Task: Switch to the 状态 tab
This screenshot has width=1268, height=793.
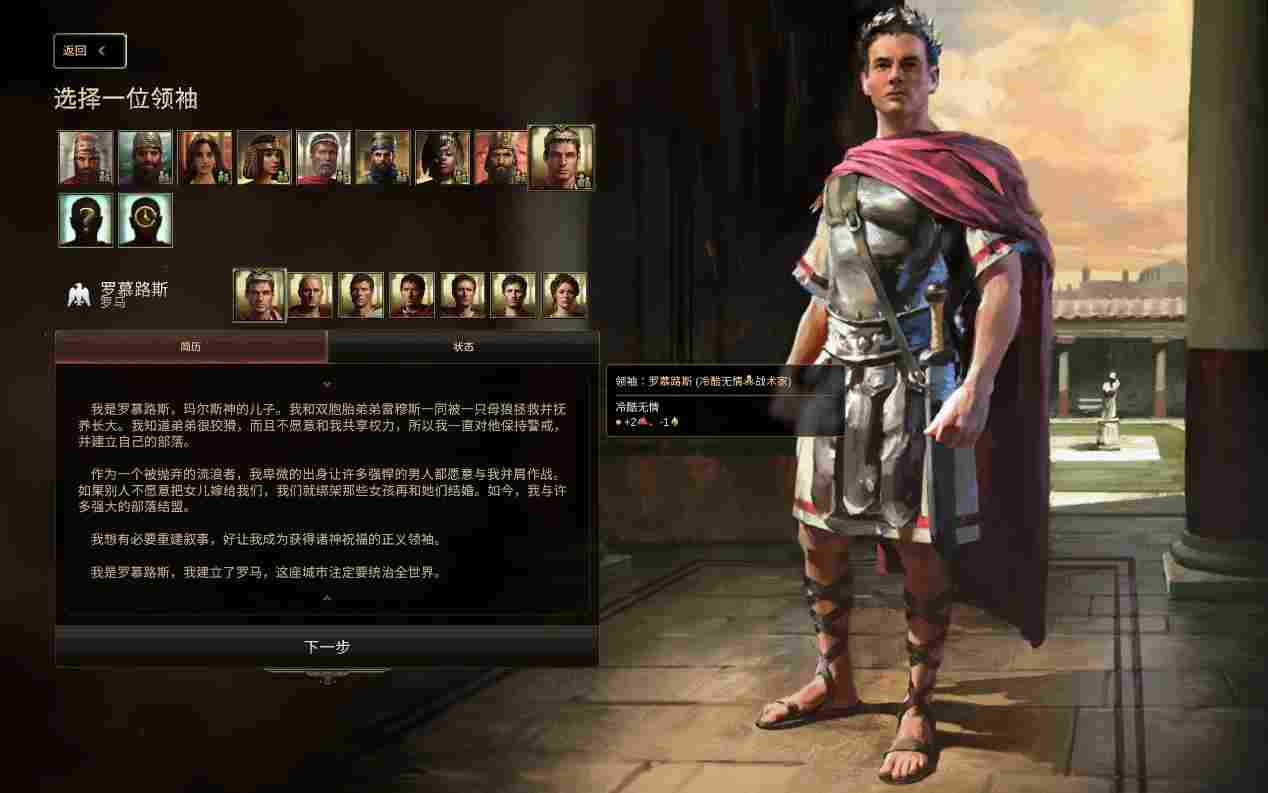Action: (463, 347)
